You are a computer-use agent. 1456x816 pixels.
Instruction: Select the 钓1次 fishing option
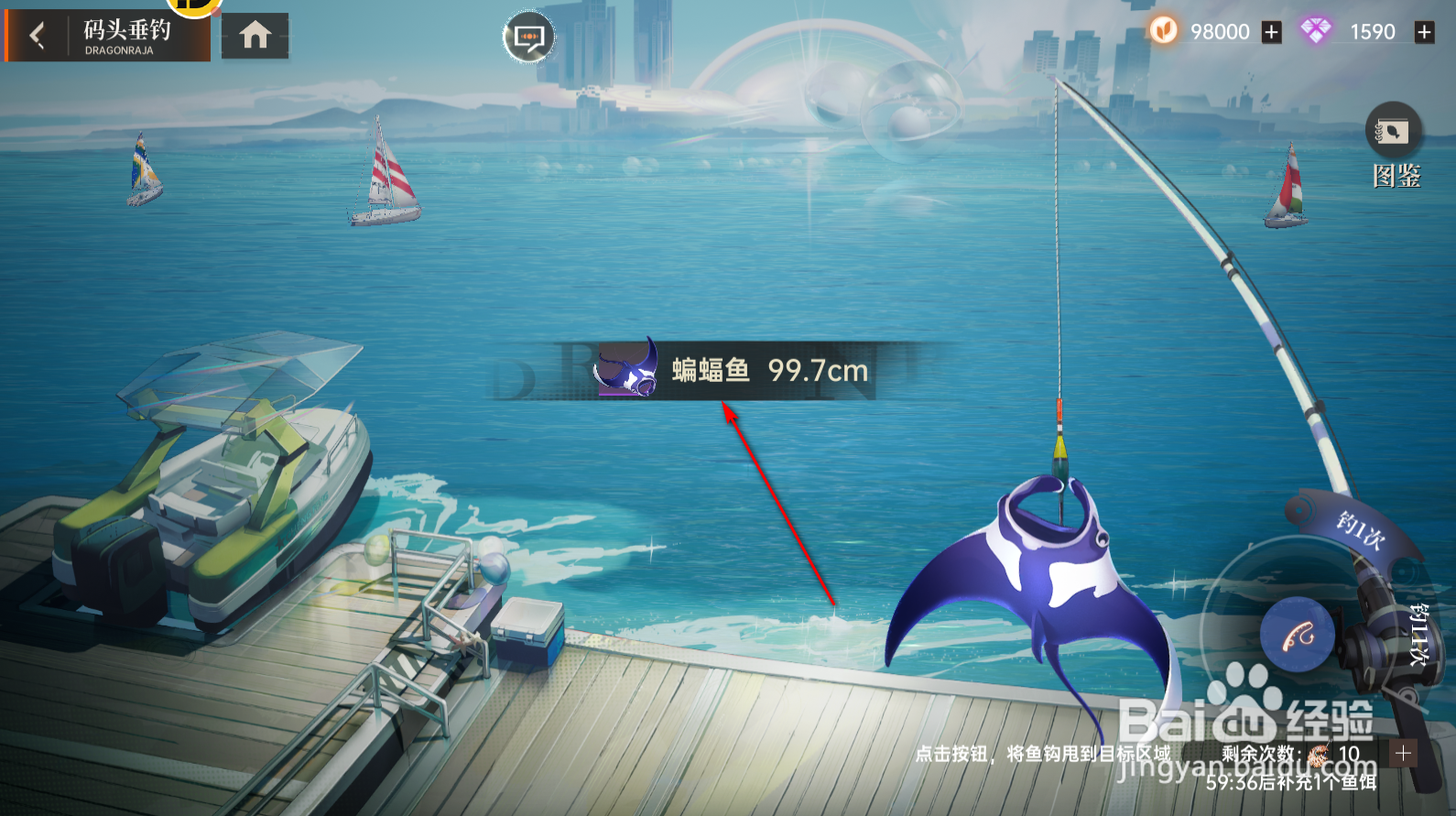pyautogui.click(x=1359, y=530)
